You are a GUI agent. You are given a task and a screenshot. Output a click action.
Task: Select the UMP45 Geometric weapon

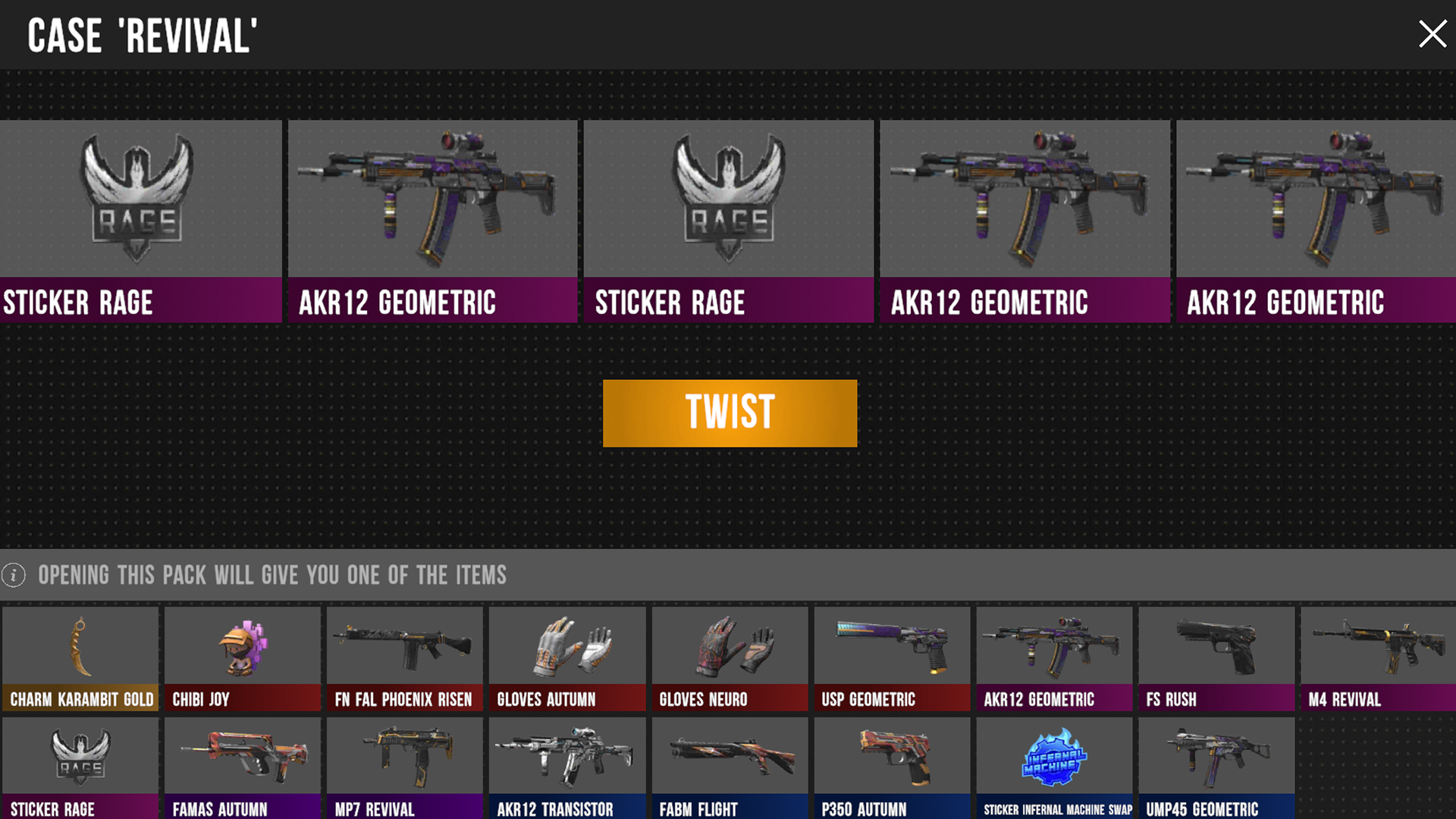(1216, 758)
